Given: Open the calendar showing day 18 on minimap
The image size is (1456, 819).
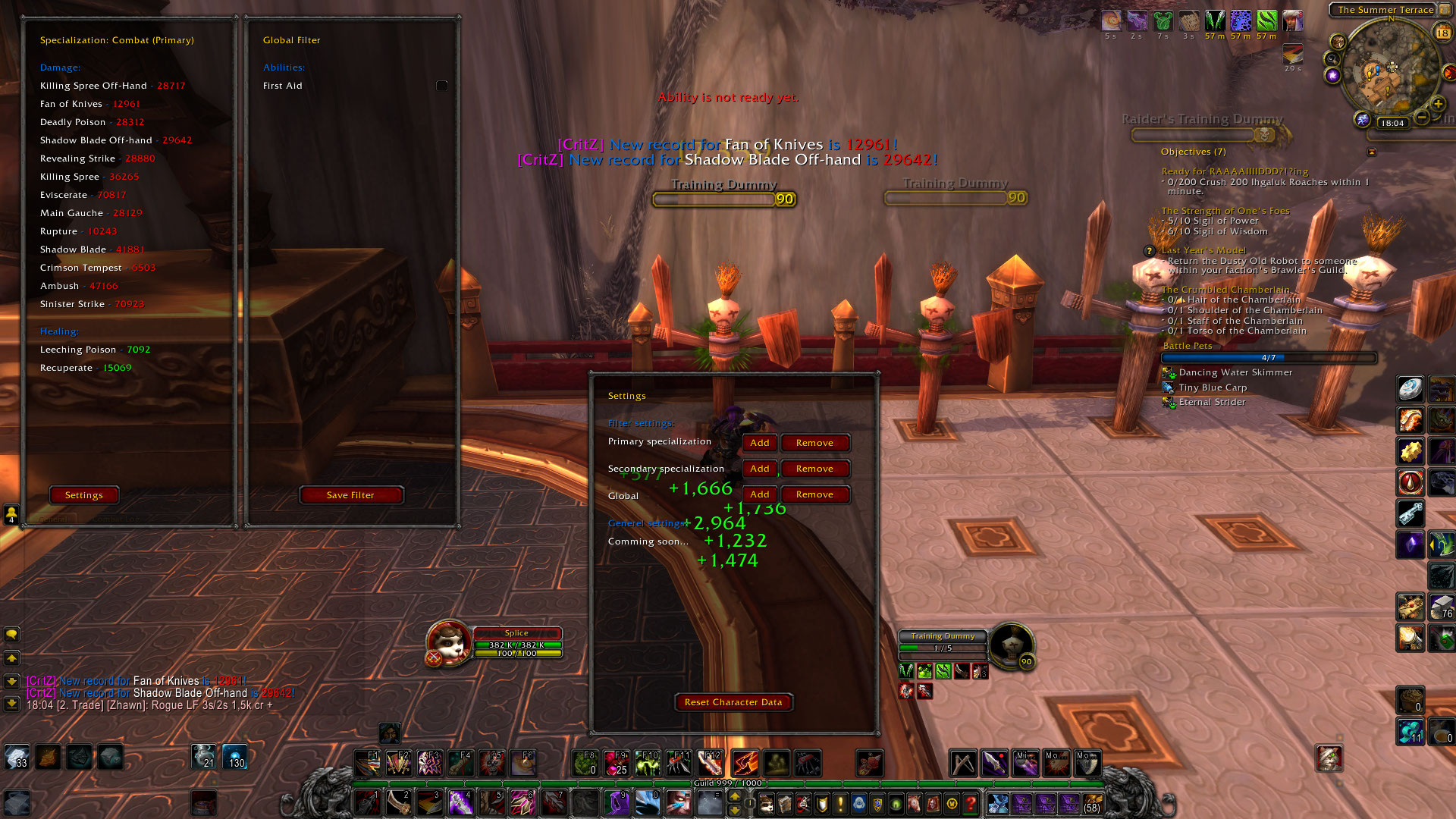Looking at the screenshot, I should point(1442,33).
